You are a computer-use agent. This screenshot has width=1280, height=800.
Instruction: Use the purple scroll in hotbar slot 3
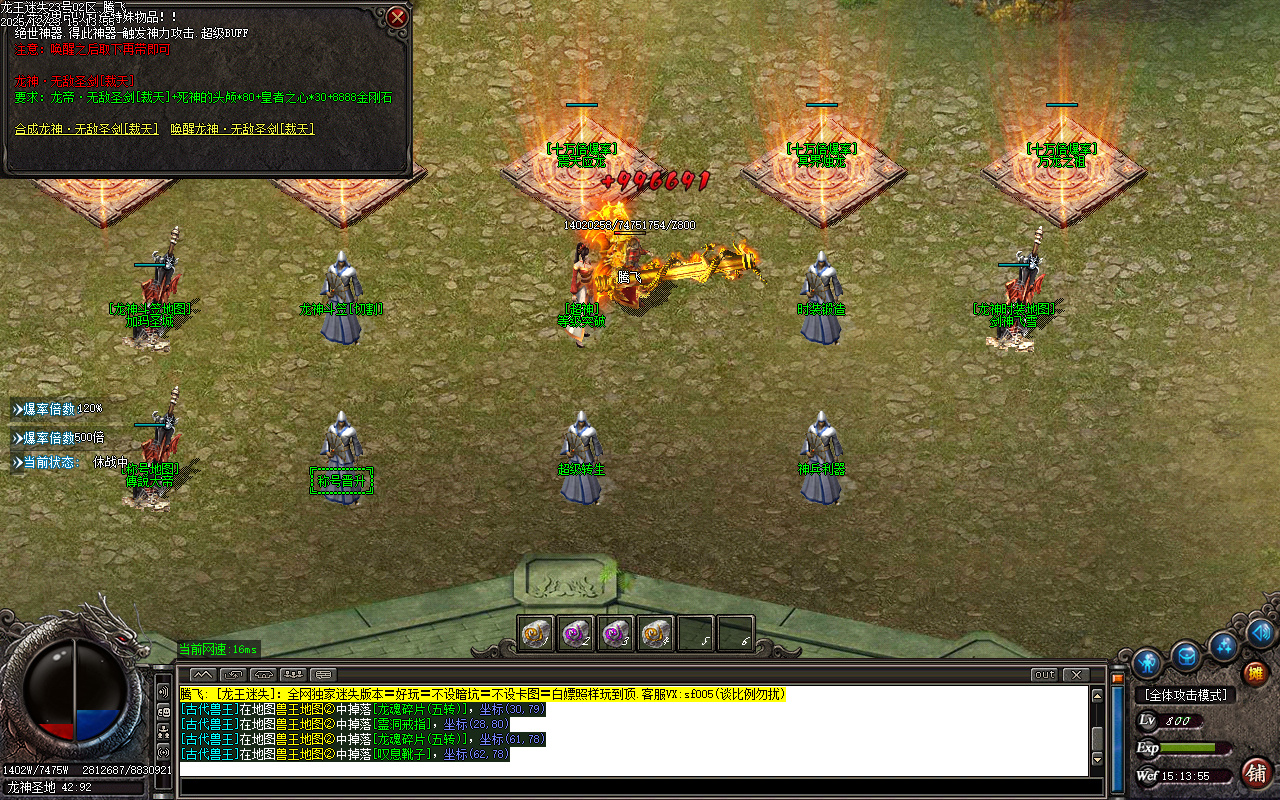point(616,633)
